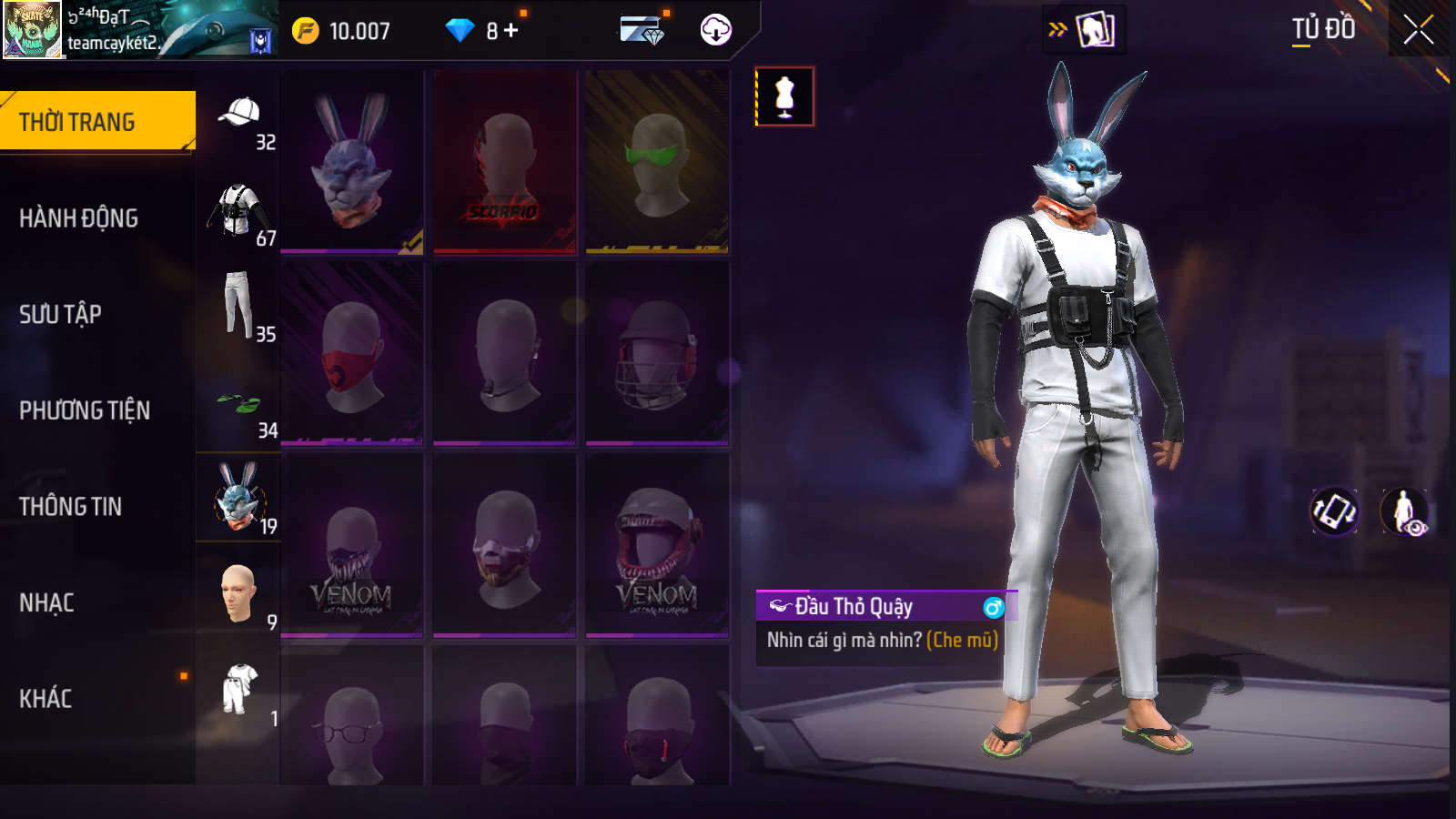Pick the green glasses mask
The width and height of the screenshot is (1456, 819).
point(656,162)
